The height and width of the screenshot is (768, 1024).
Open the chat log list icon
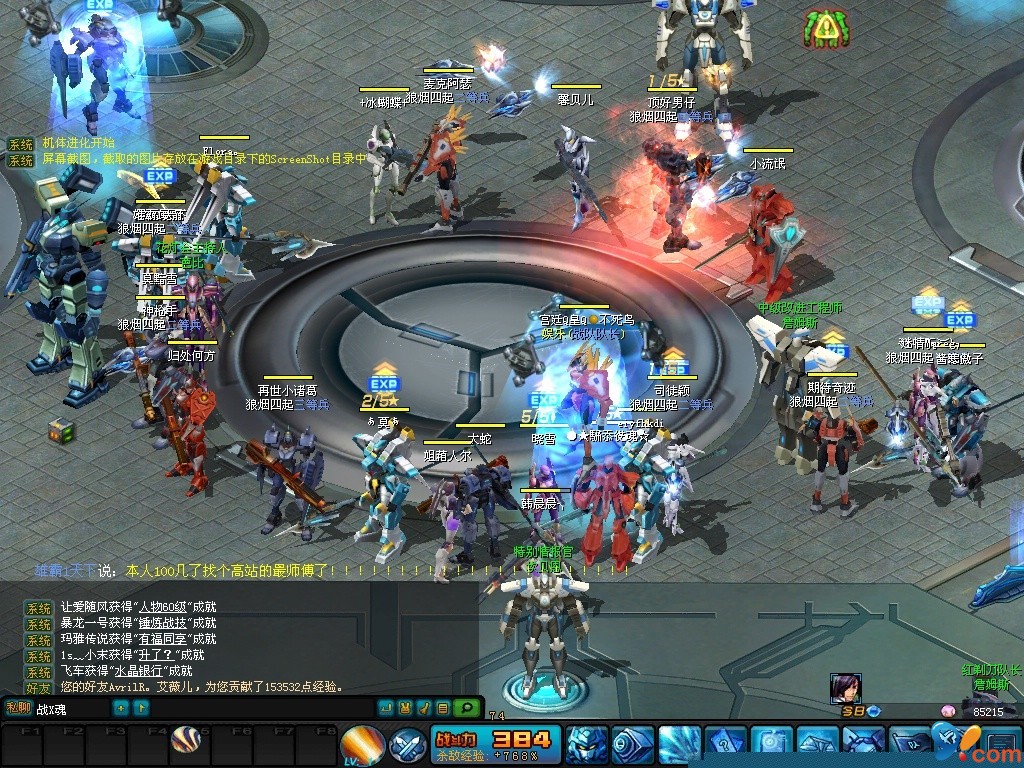coord(442,708)
